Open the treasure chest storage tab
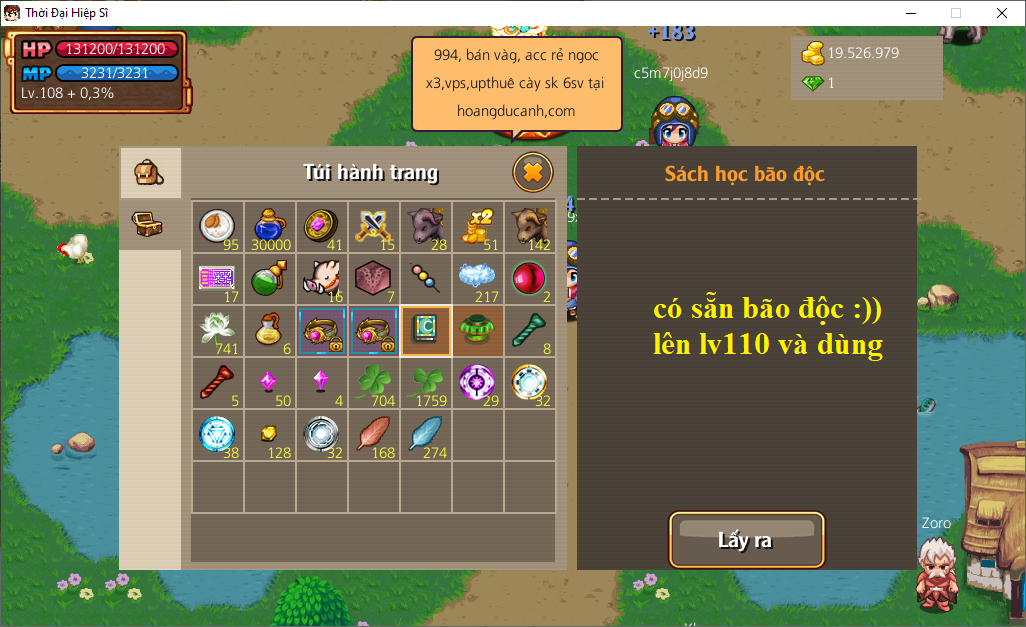This screenshot has width=1026, height=627. tap(149, 224)
